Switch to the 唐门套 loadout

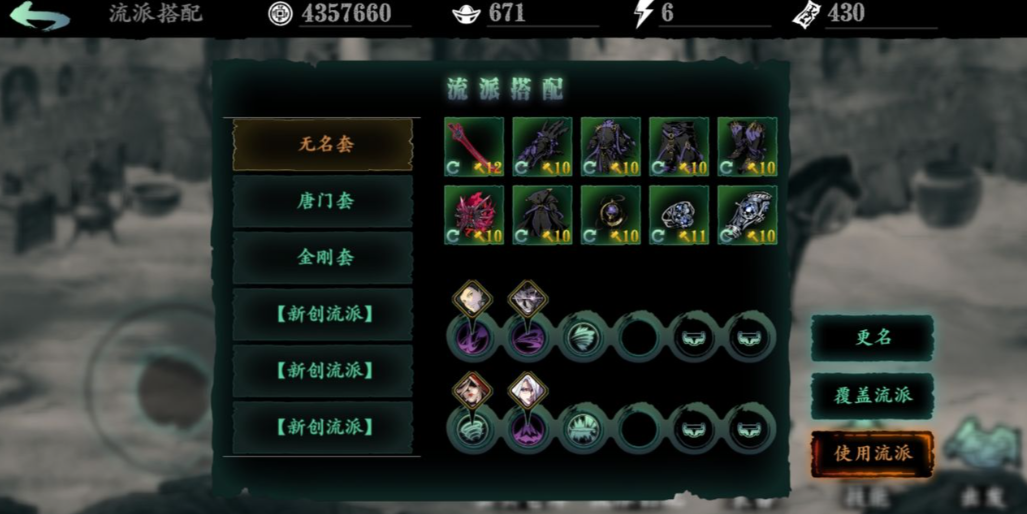[323, 201]
